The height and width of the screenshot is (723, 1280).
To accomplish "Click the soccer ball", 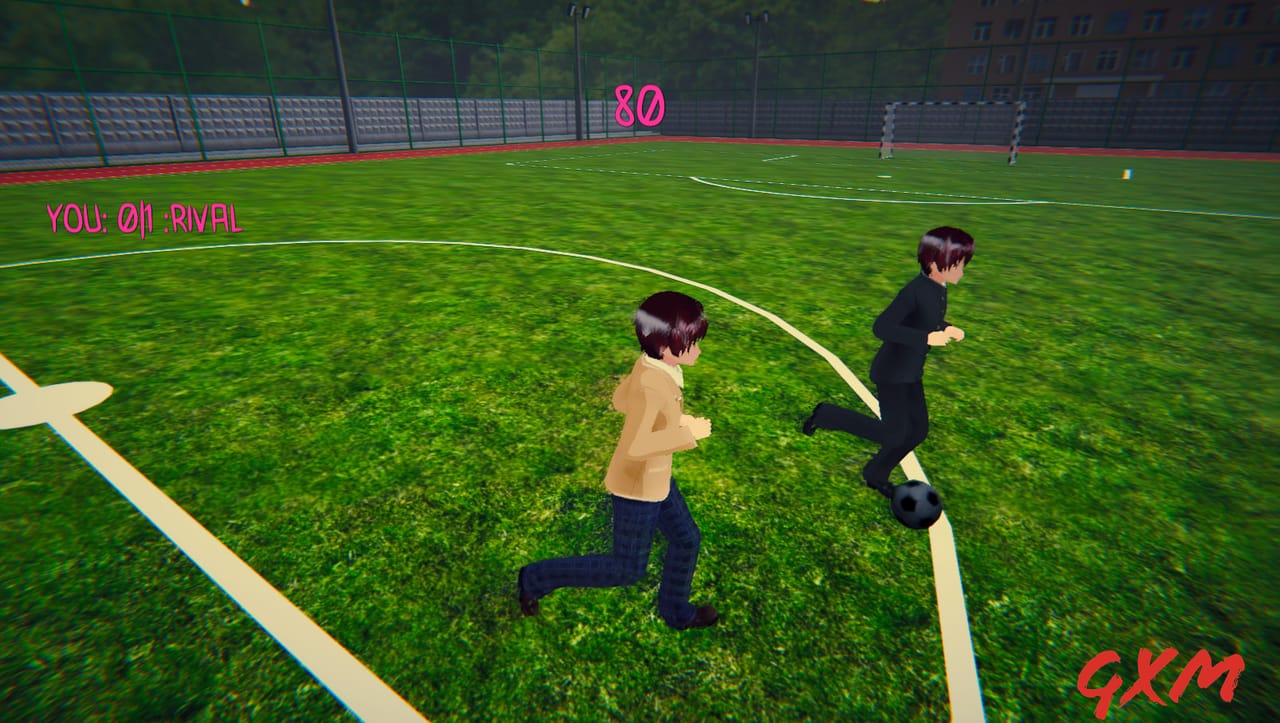I will coord(916,505).
